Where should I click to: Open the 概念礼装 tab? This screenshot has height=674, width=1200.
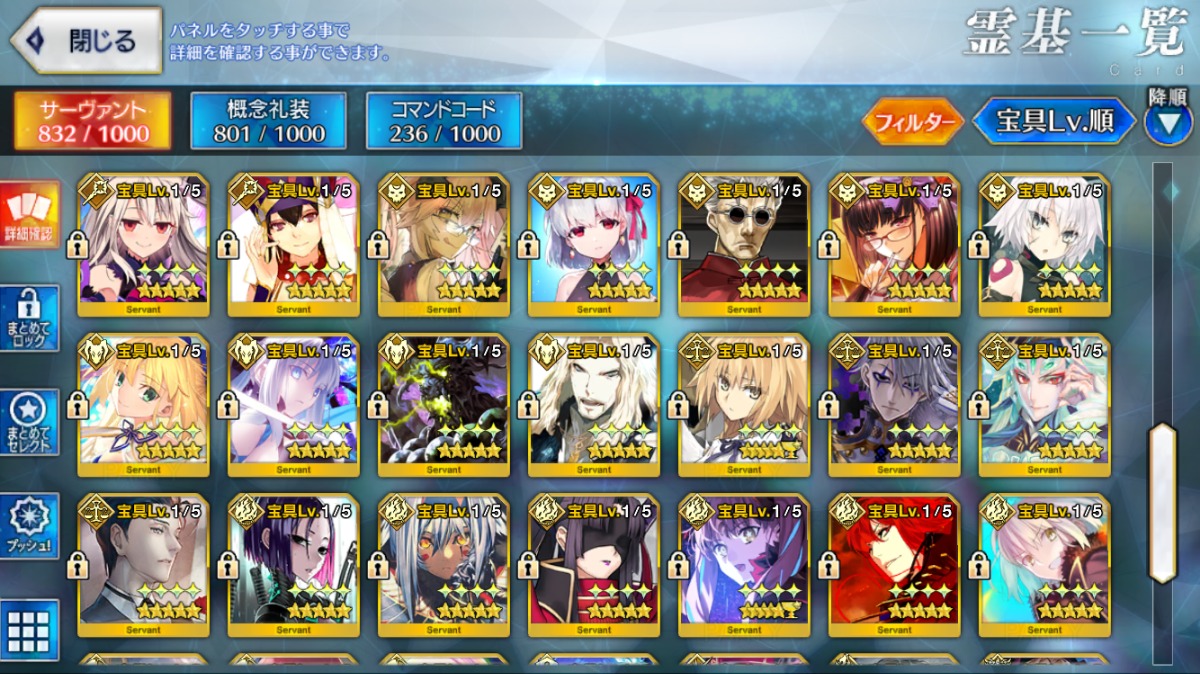268,121
